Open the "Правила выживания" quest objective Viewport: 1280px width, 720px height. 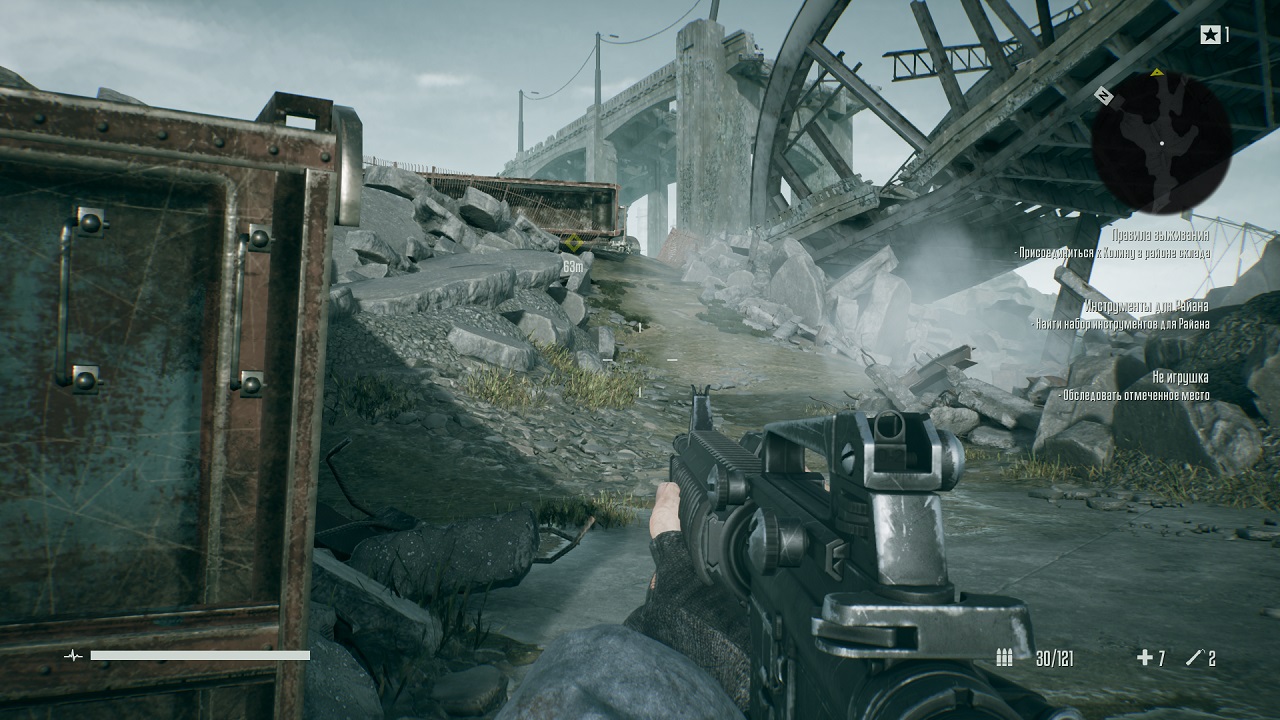1160,235
